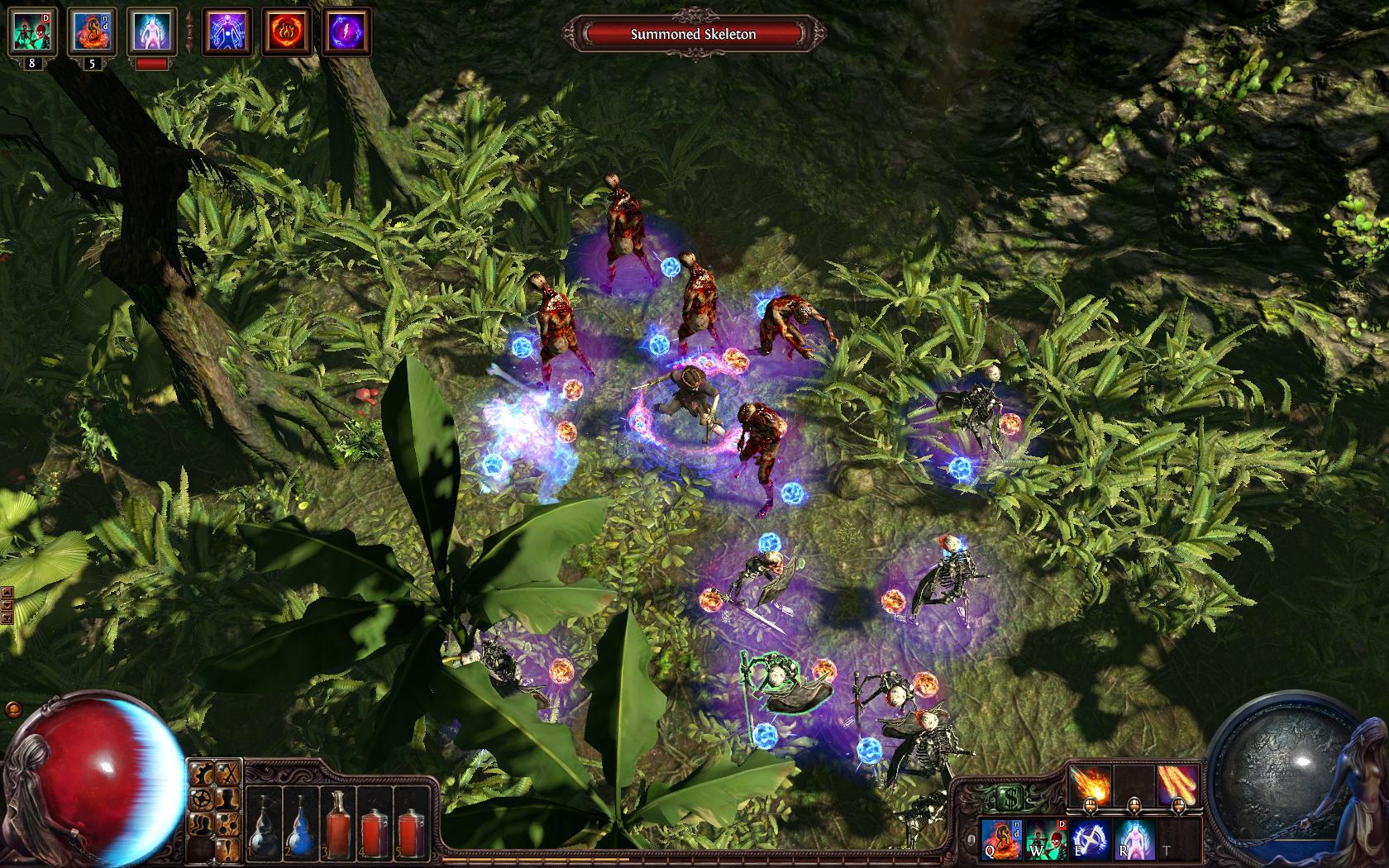Activate the Summon Skeleton skill on W
This screenshot has height=868, width=1389.
tap(1046, 837)
